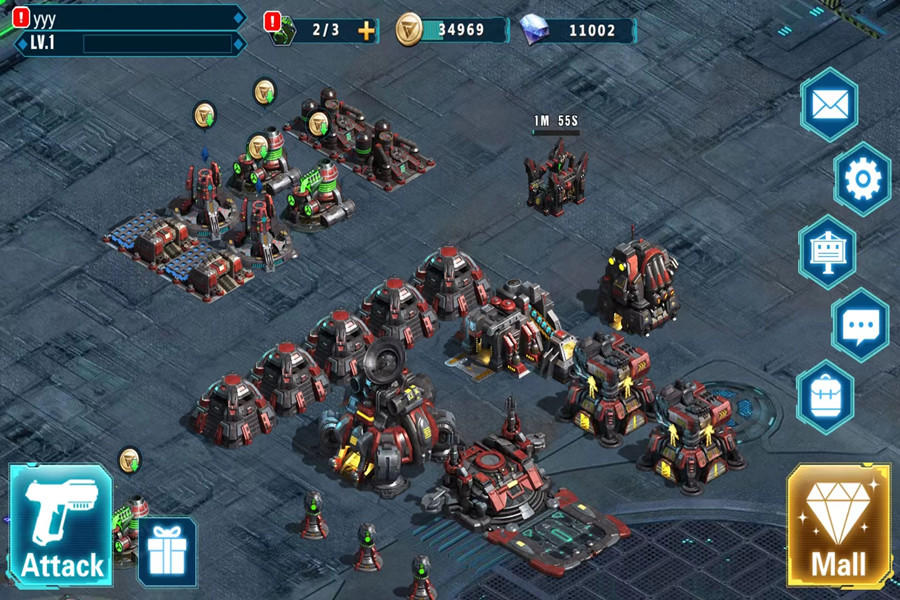900x600 pixels.
Task: Add more builders with the plus button
Action: (367, 30)
